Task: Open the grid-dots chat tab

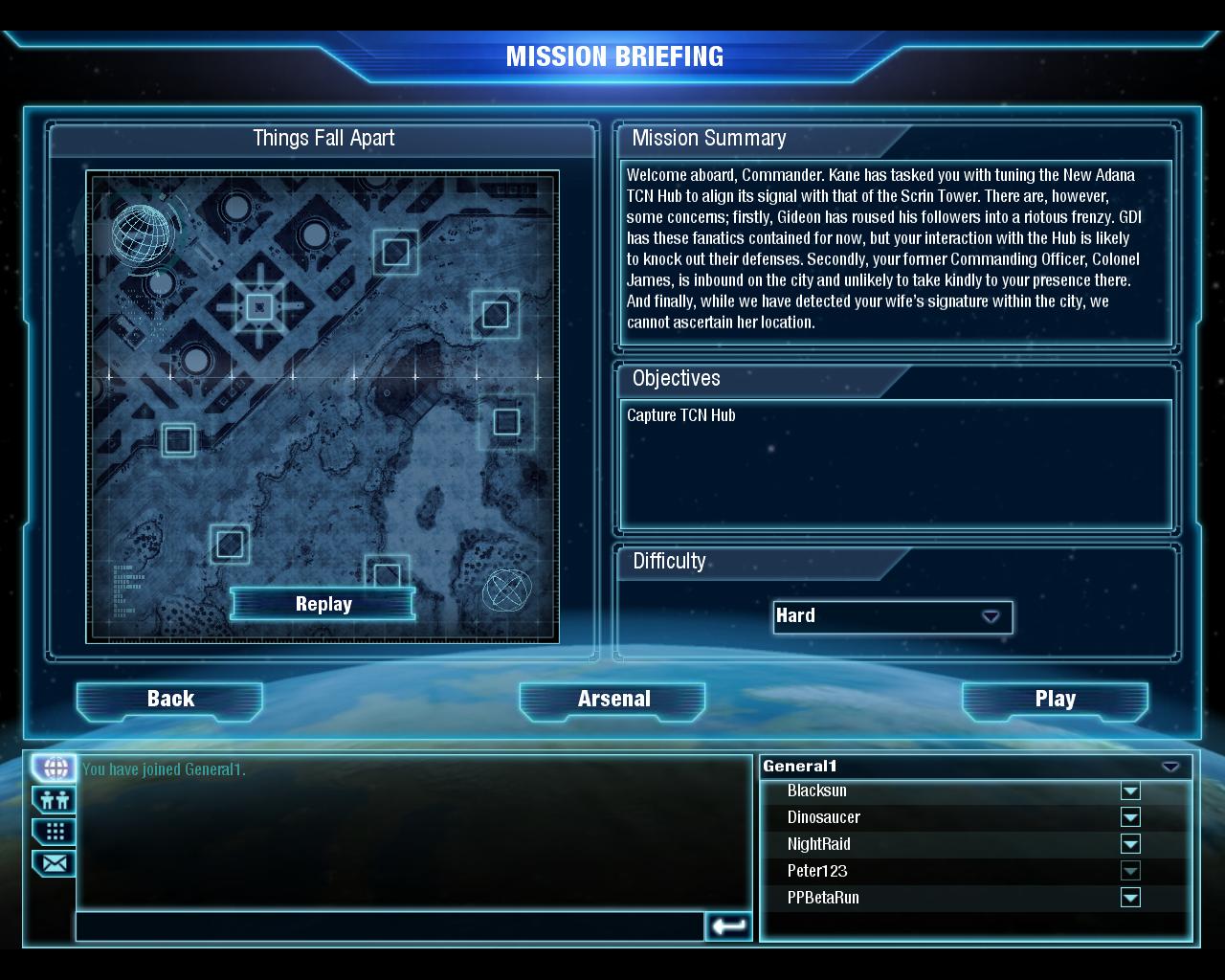Action: [55, 831]
